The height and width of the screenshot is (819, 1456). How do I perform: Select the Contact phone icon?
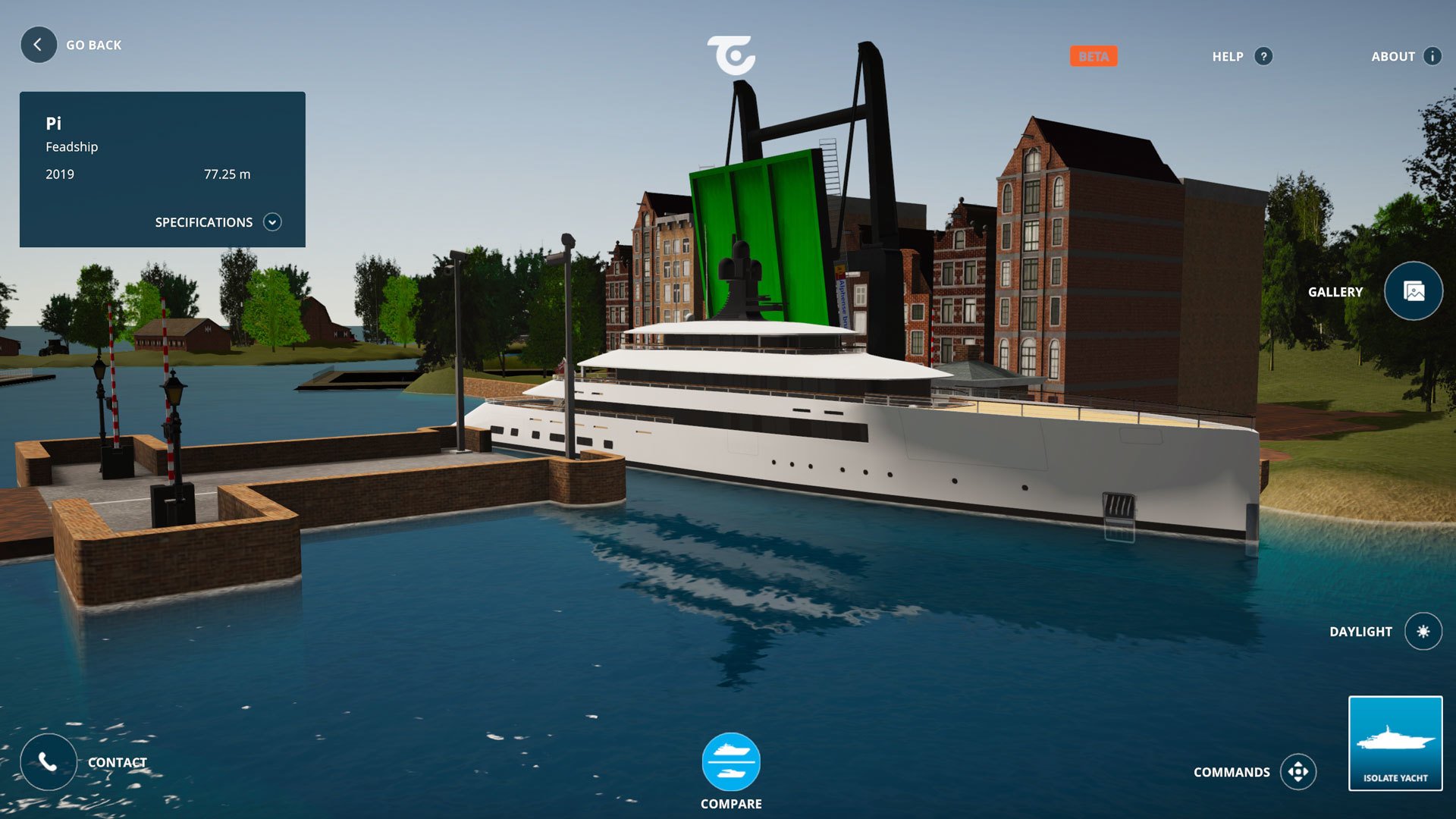point(47,762)
